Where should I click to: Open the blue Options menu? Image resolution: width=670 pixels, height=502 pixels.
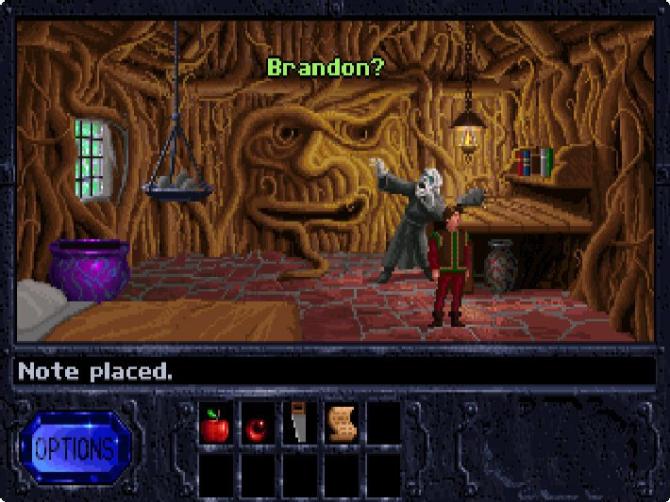[x=75, y=447]
